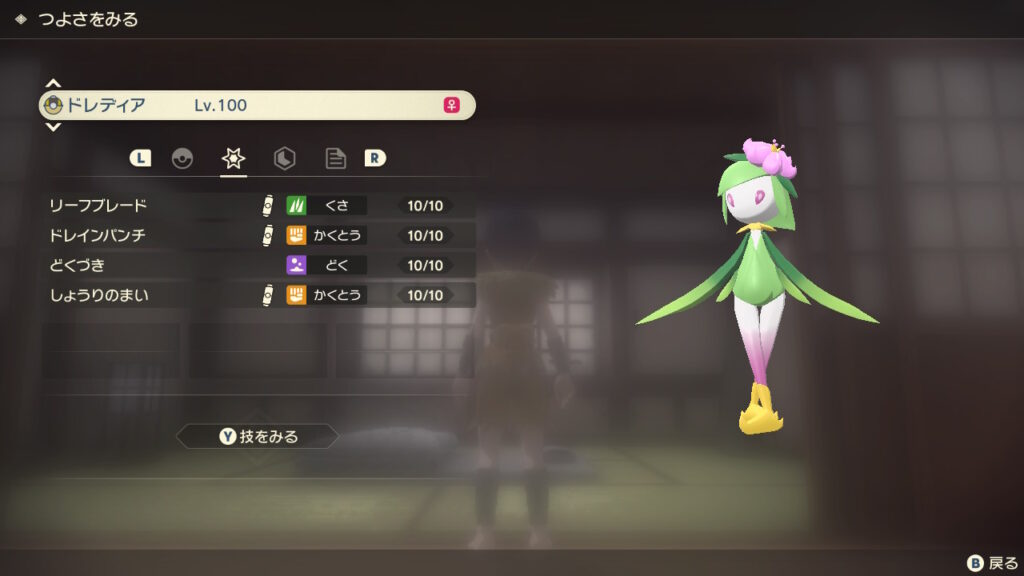The image size is (1024, 576).
Task: Select the ドレディア Lv.100 name bar
Action: tap(256, 105)
